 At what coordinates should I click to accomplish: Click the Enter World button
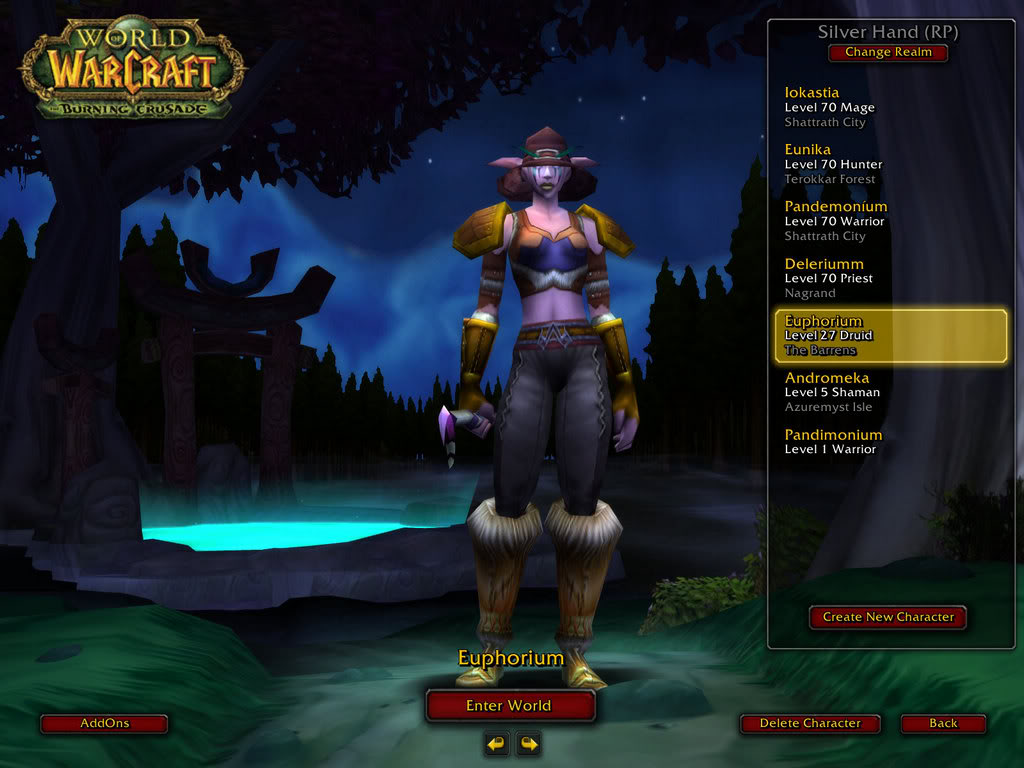coord(510,705)
